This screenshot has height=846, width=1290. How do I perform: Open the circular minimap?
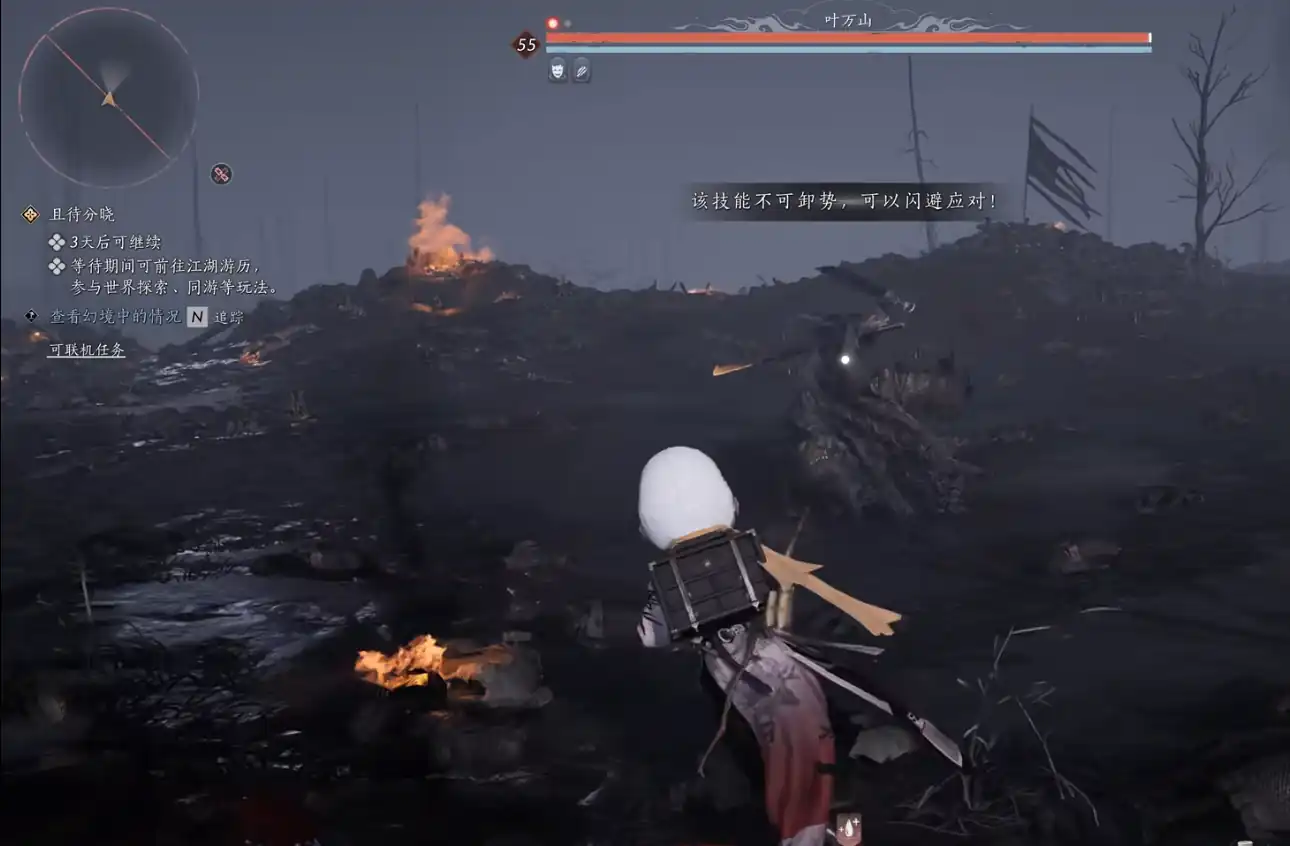(x=108, y=97)
